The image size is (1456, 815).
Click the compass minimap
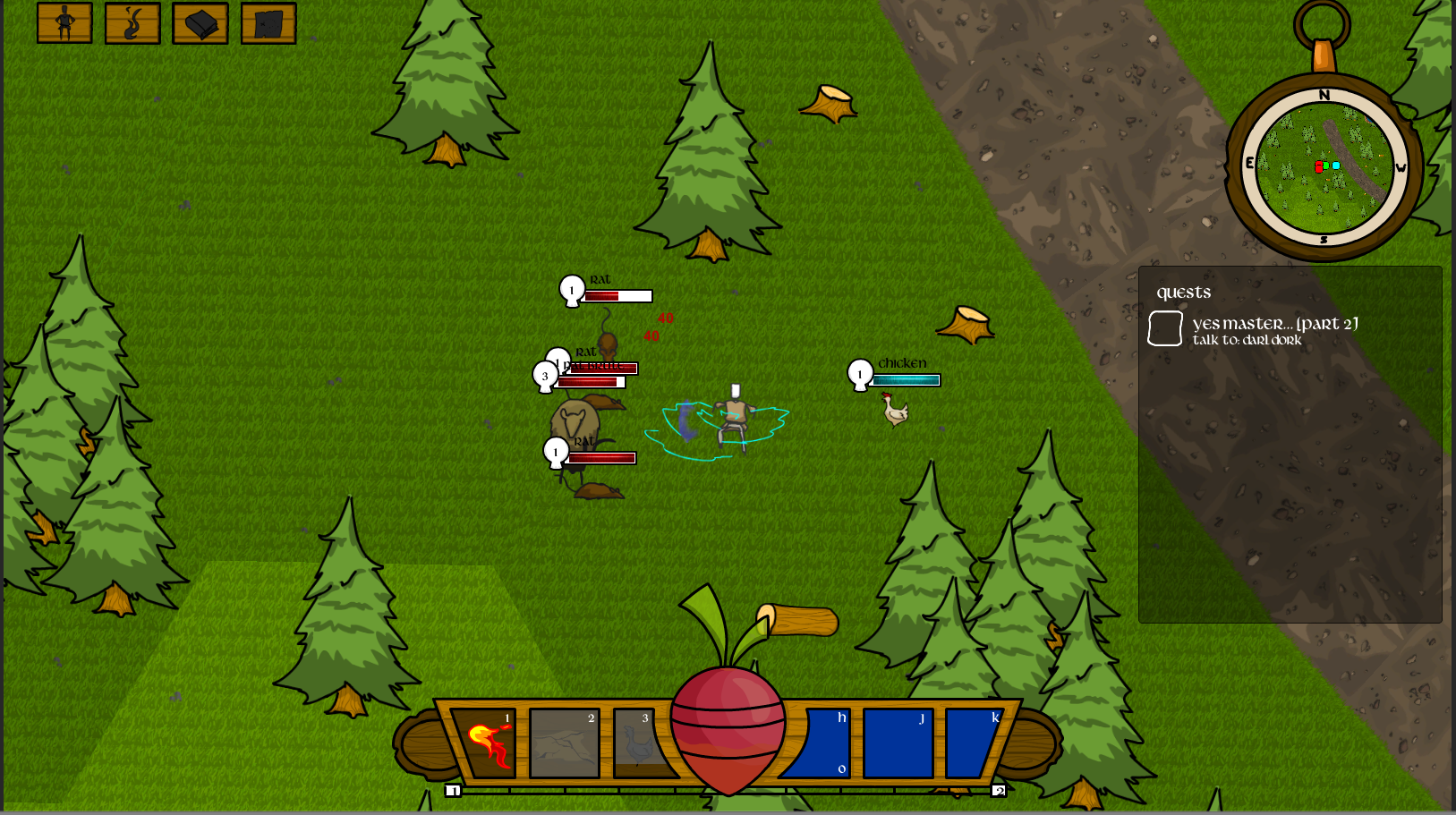[x=1324, y=167]
